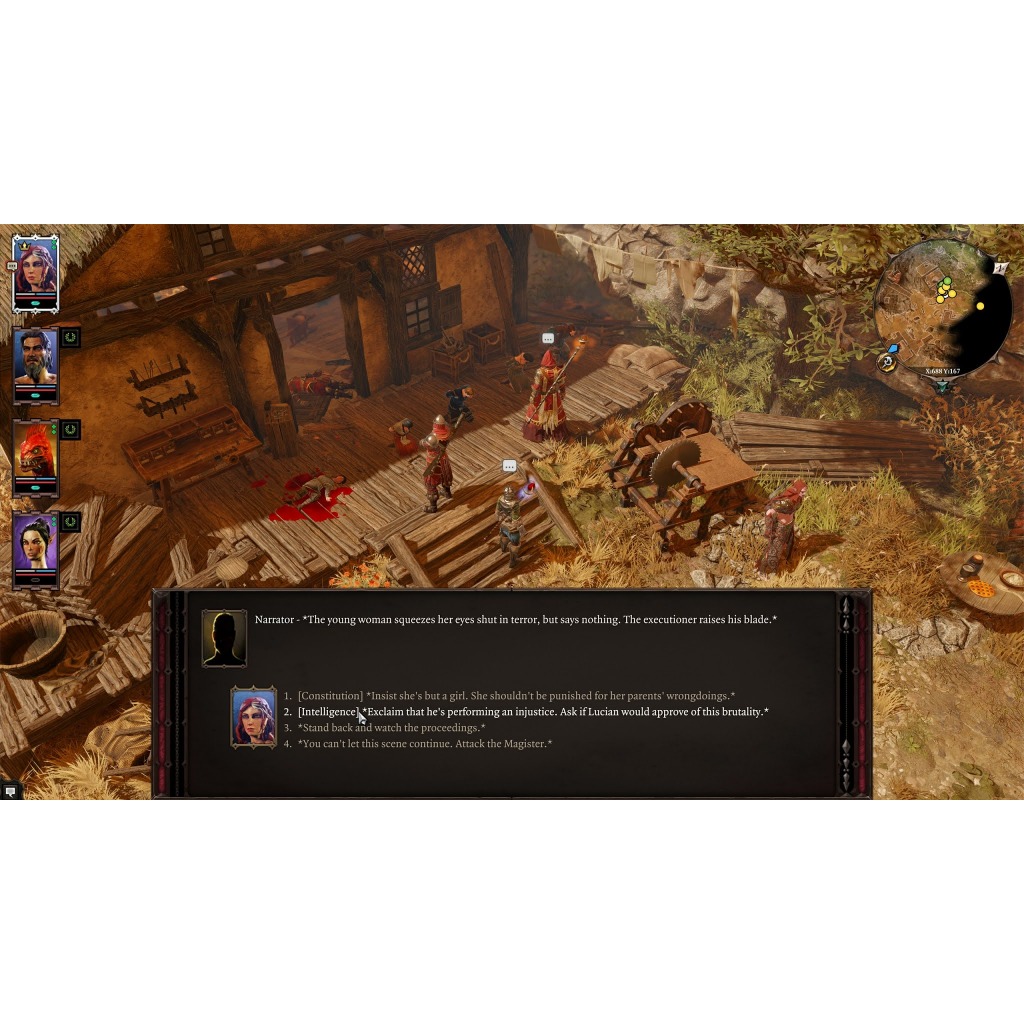Click the laurel wreath icon beside the lizard
The width and height of the screenshot is (1024, 1024).
pos(70,430)
